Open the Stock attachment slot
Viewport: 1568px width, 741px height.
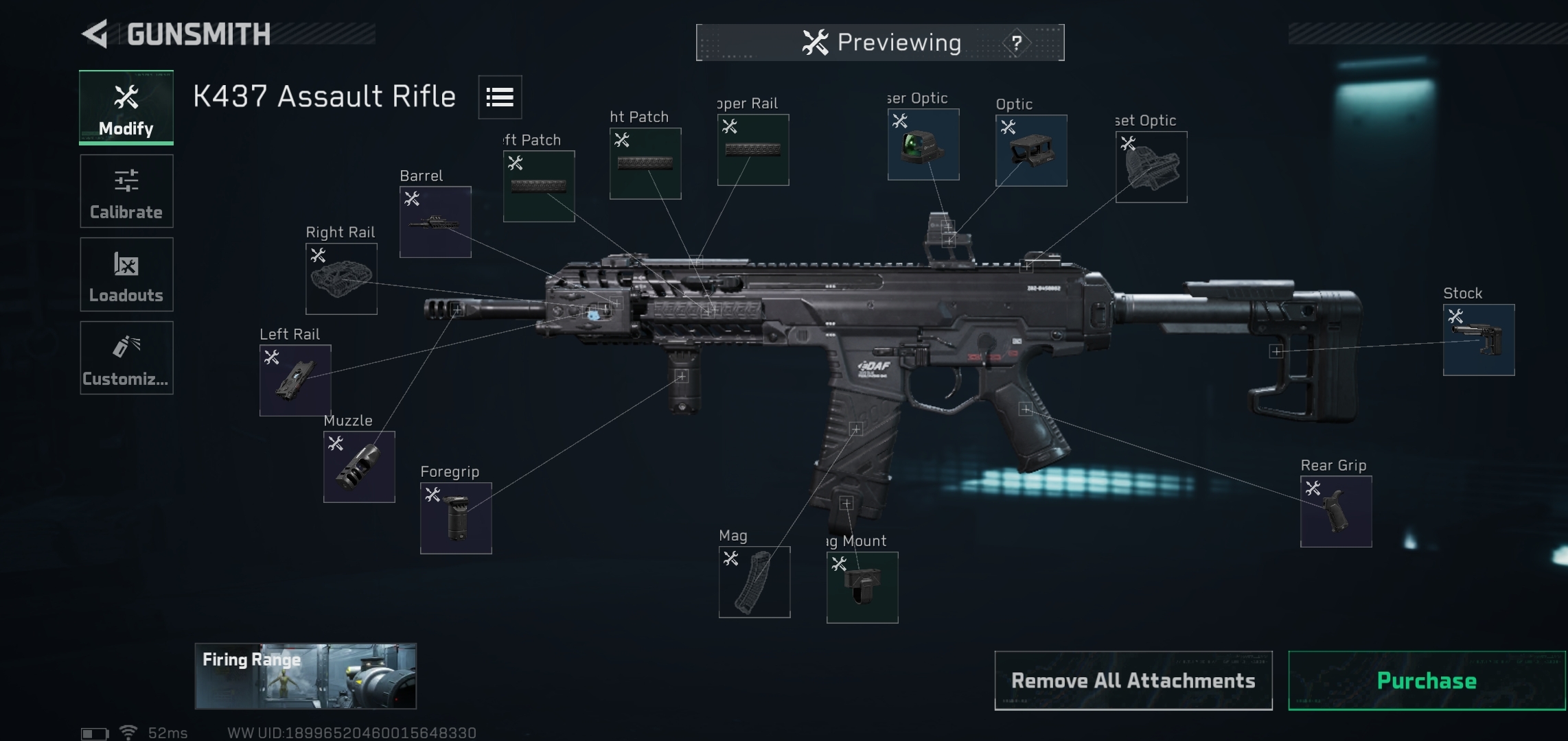click(x=1478, y=340)
